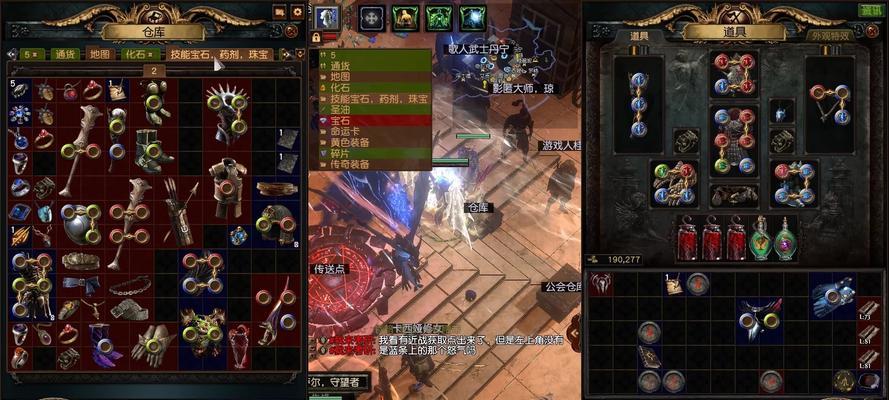Close the 仓库 stash window
Viewport: 889px width, 400px height.
291,30
